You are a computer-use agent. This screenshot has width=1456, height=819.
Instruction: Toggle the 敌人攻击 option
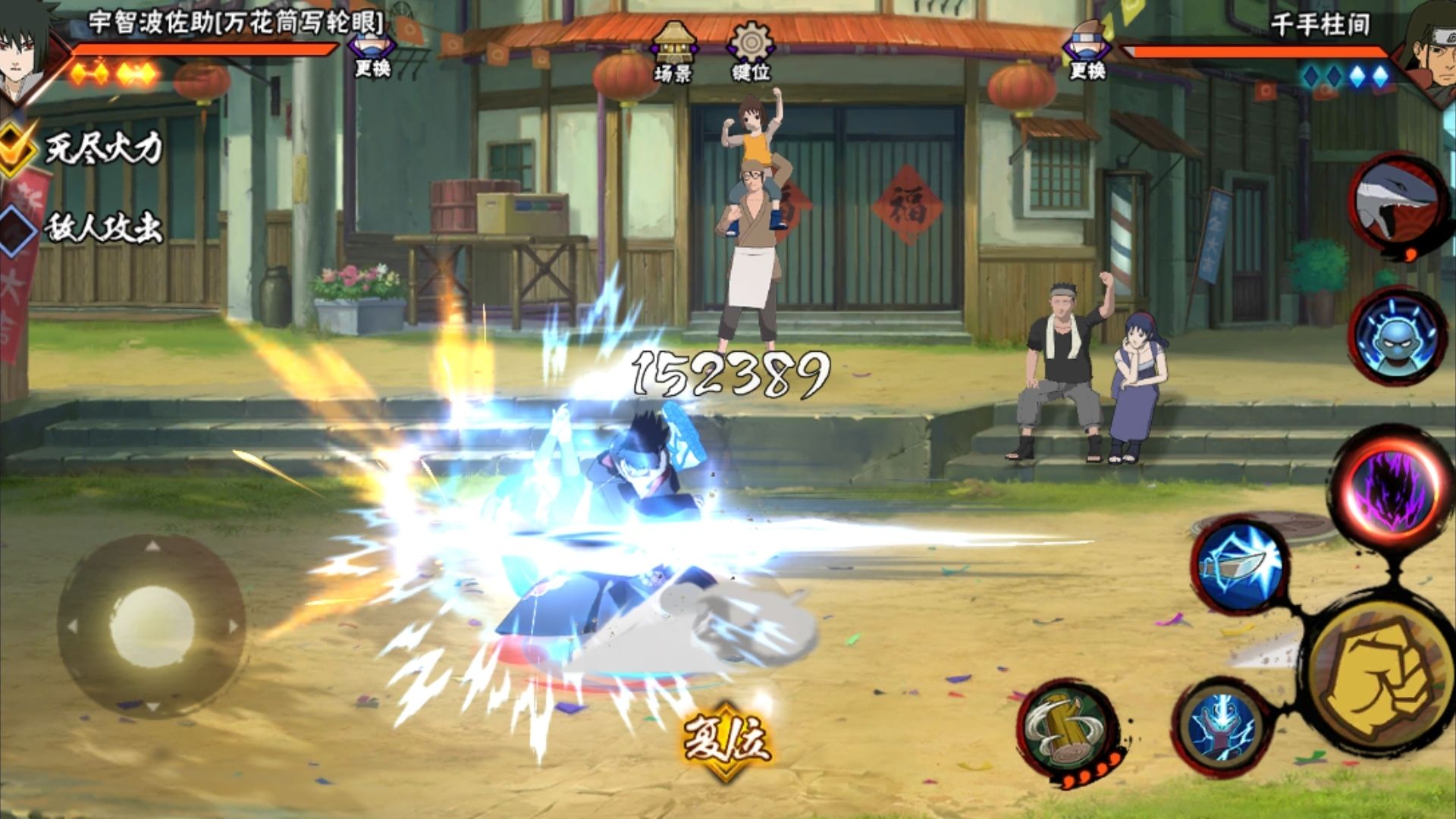click(17, 229)
